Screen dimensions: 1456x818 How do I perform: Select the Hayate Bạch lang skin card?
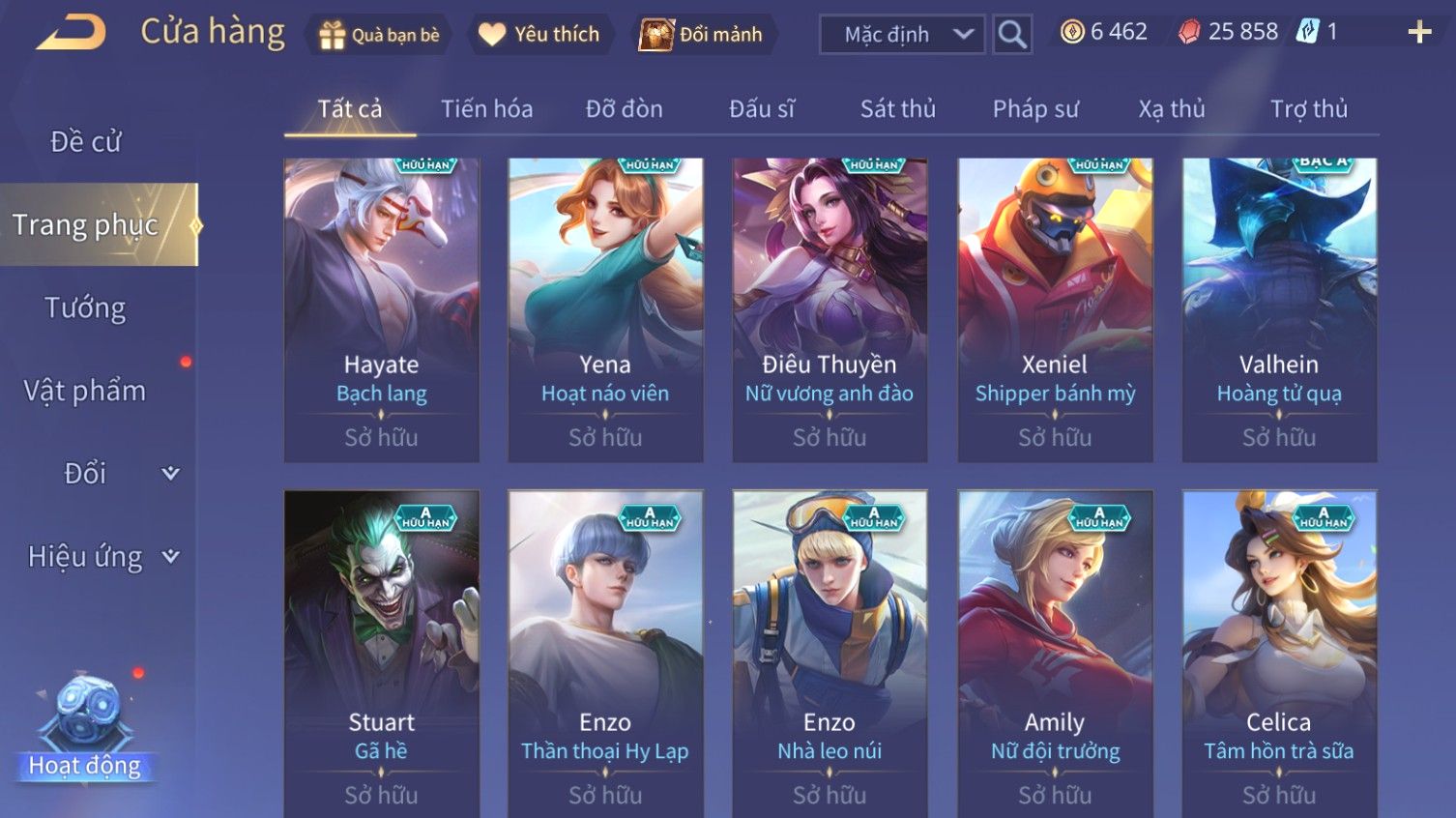point(381,309)
